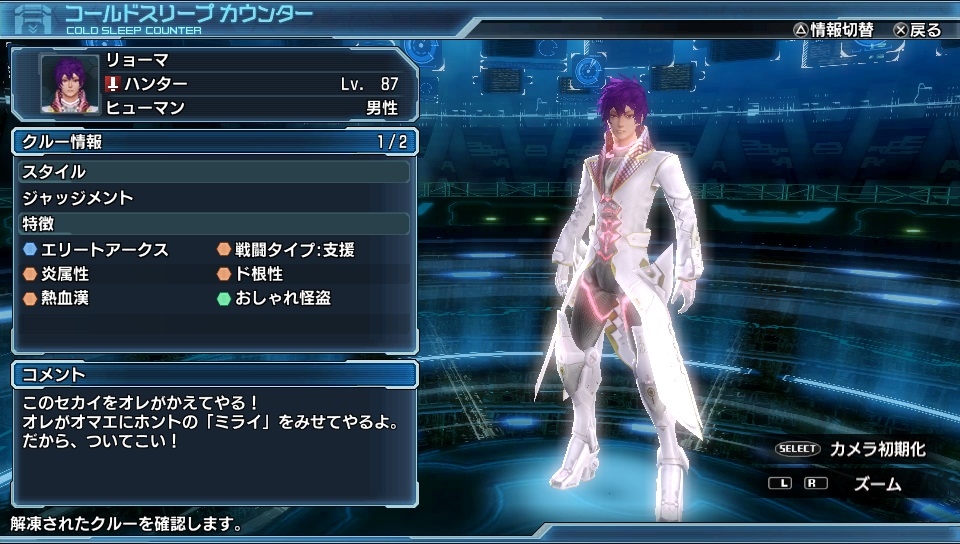The width and height of the screenshot is (960, 544).
Task: Select the 戦闘タイプ:支援 trait
Action: click(294, 250)
